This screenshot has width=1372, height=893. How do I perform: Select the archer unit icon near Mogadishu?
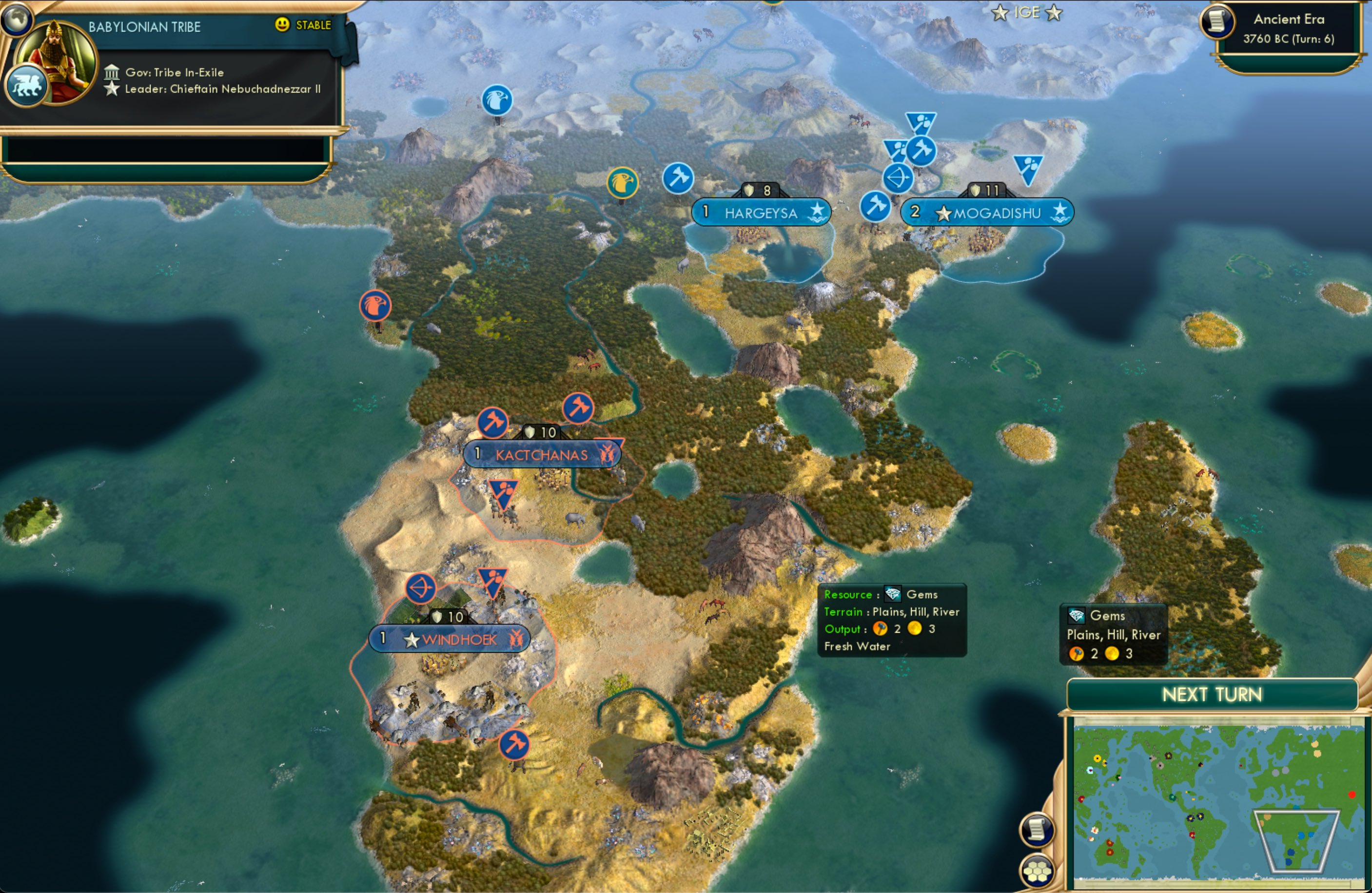click(898, 179)
